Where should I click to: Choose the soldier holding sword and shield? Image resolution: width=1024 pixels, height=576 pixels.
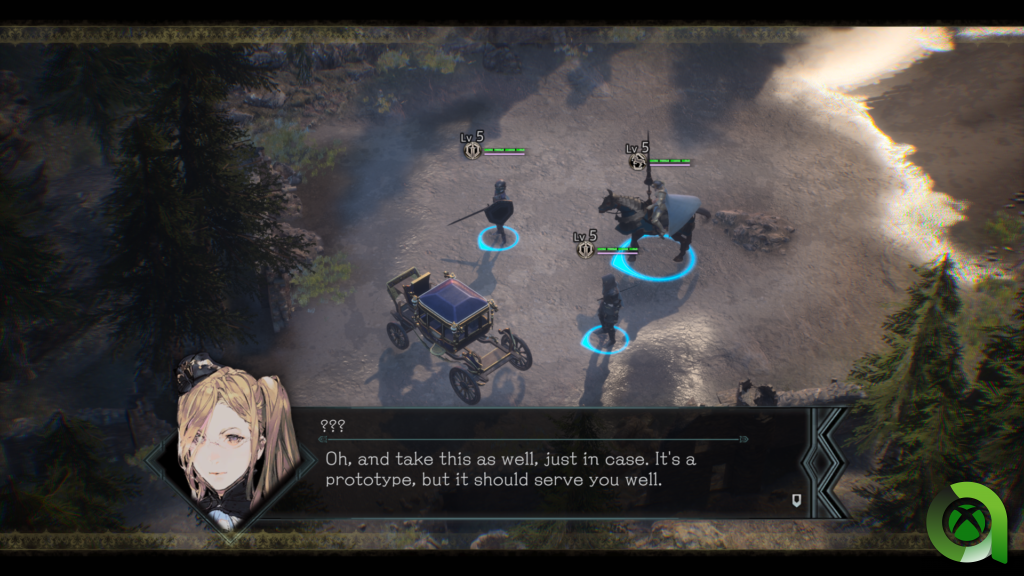[498, 211]
